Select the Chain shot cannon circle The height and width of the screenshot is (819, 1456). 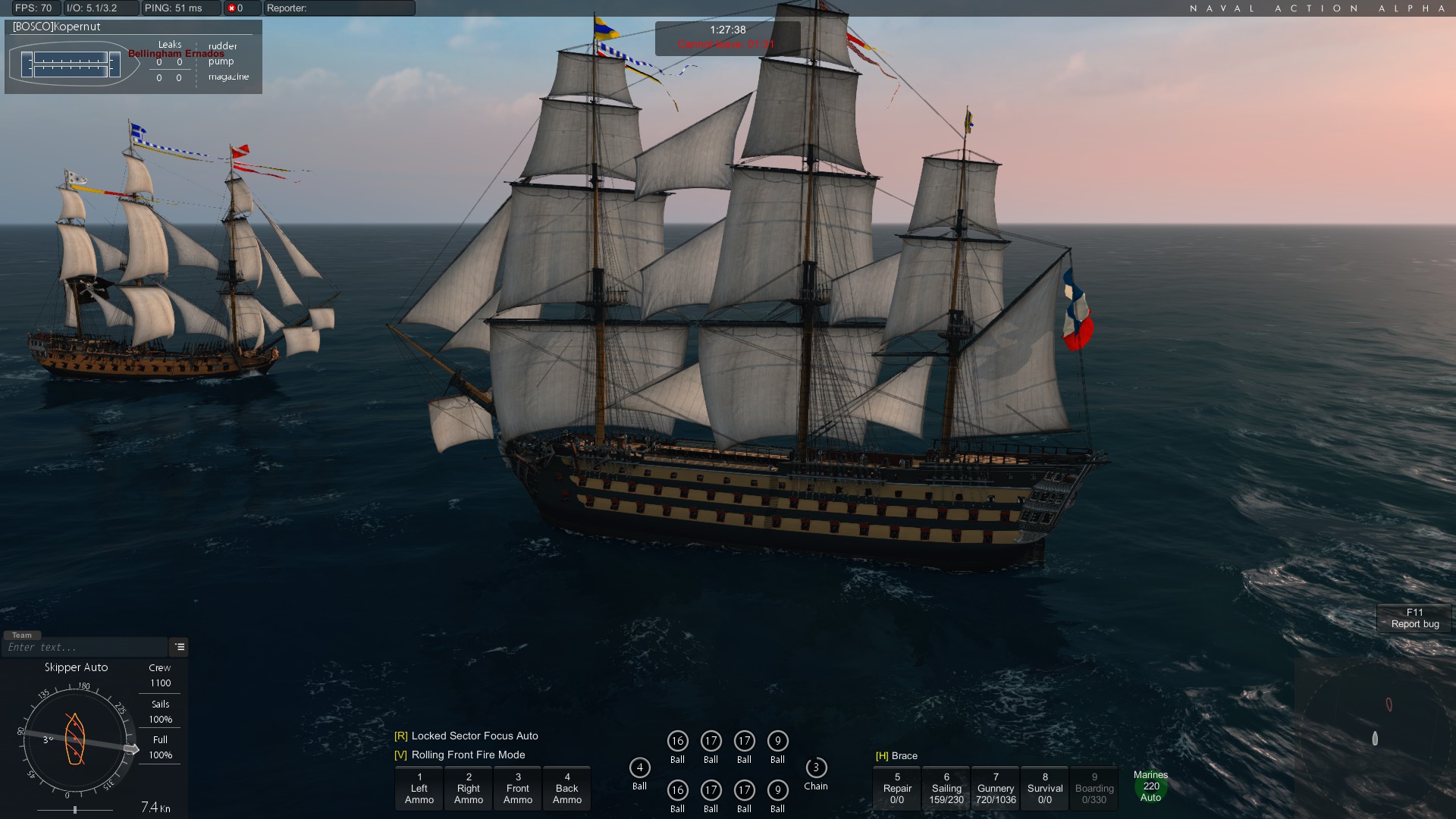click(816, 767)
